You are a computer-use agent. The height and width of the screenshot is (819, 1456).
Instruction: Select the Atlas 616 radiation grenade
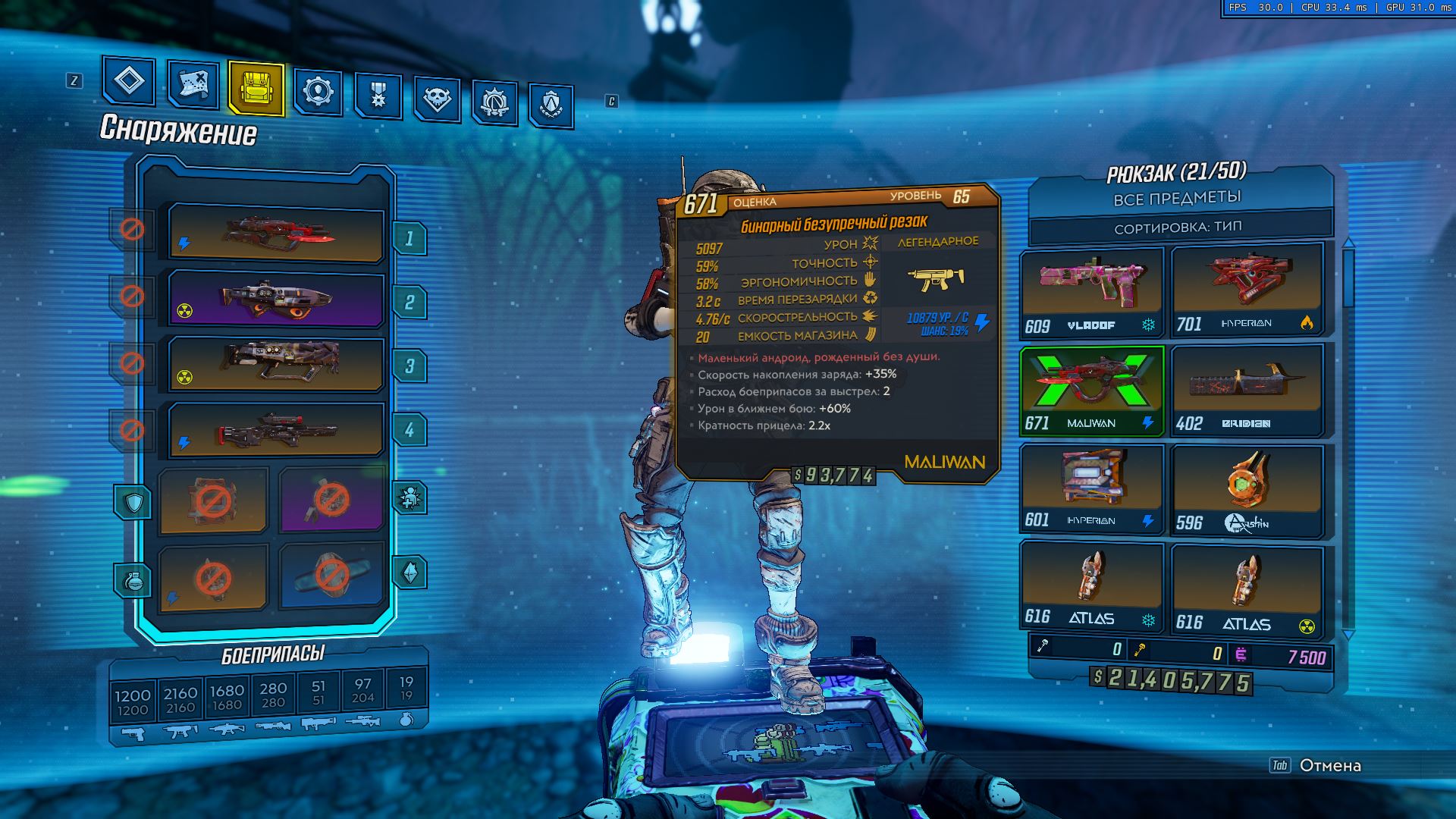(1247, 588)
